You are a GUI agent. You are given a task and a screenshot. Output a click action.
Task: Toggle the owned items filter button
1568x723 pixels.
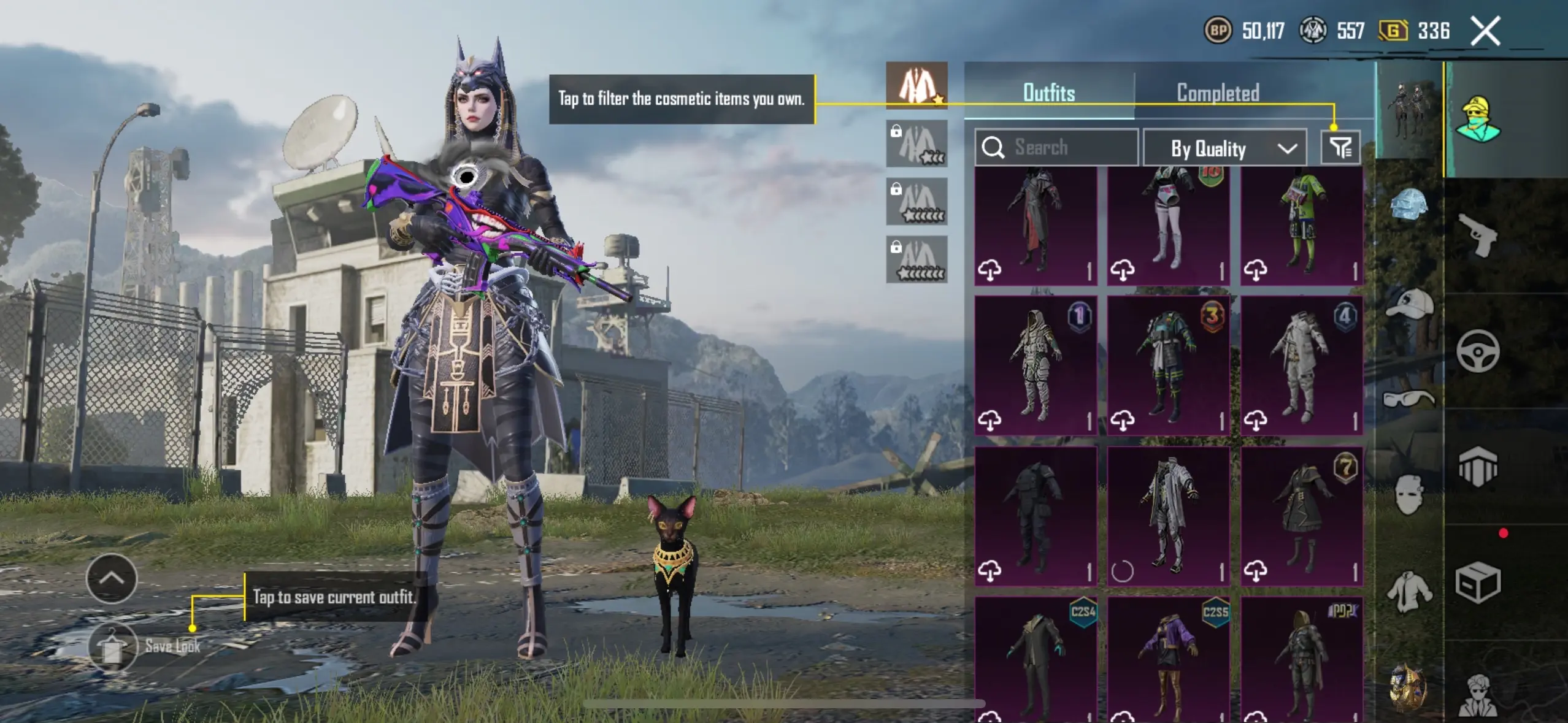click(x=1340, y=148)
